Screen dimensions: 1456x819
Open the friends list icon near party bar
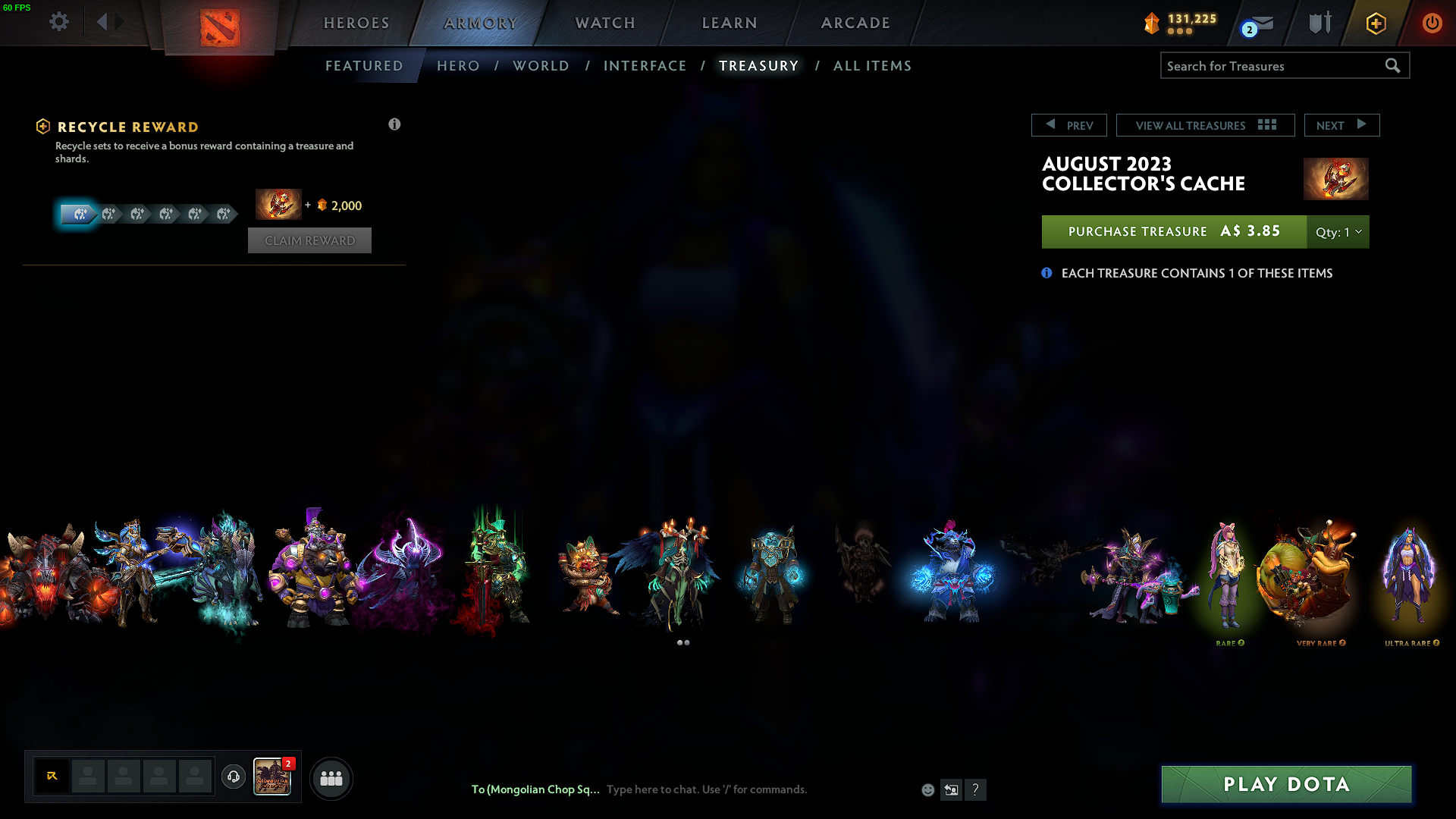[x=331, y=778]
